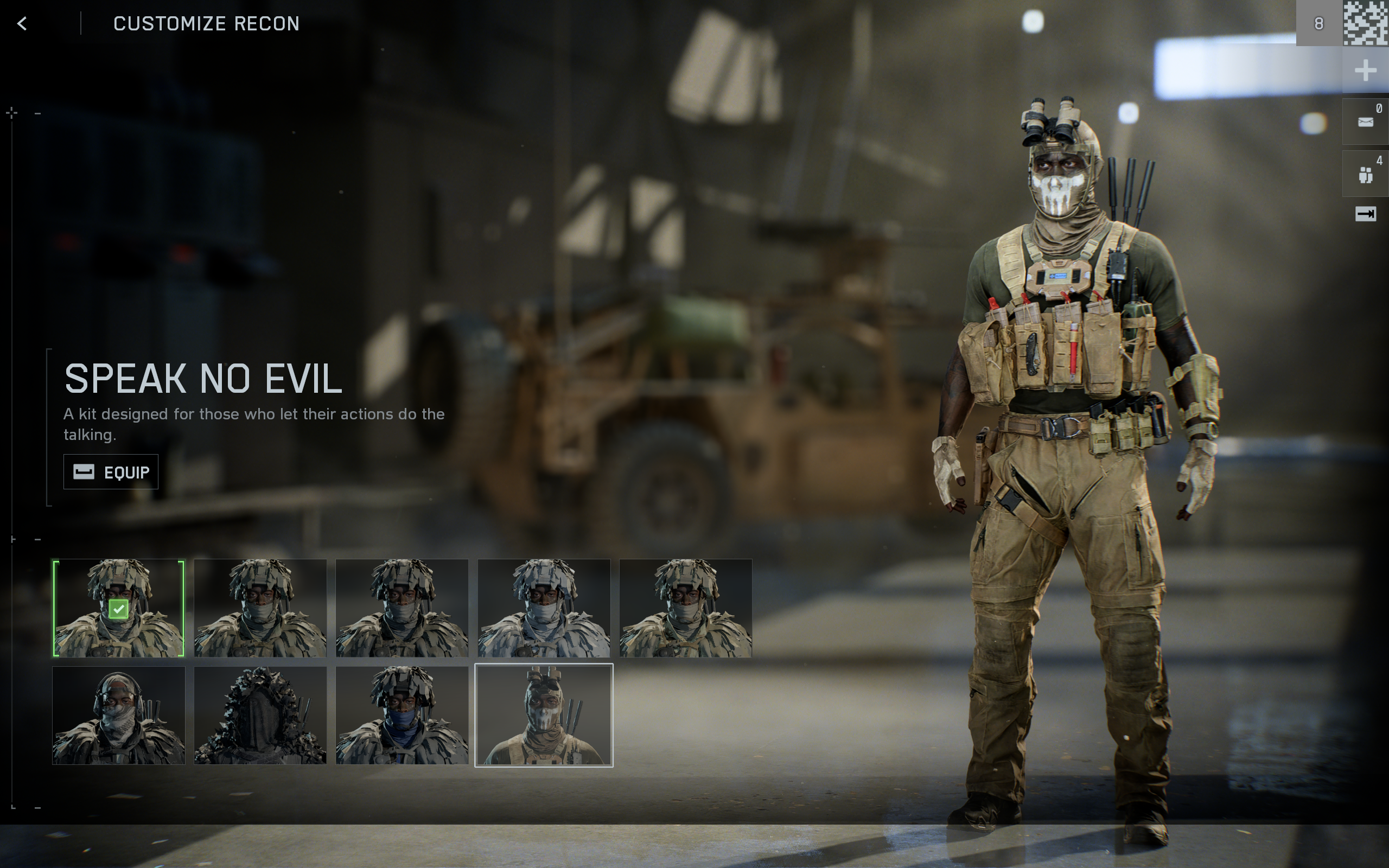
Task: Open the mail inbox showing 0 messages
Action: tap(1366, 120)
